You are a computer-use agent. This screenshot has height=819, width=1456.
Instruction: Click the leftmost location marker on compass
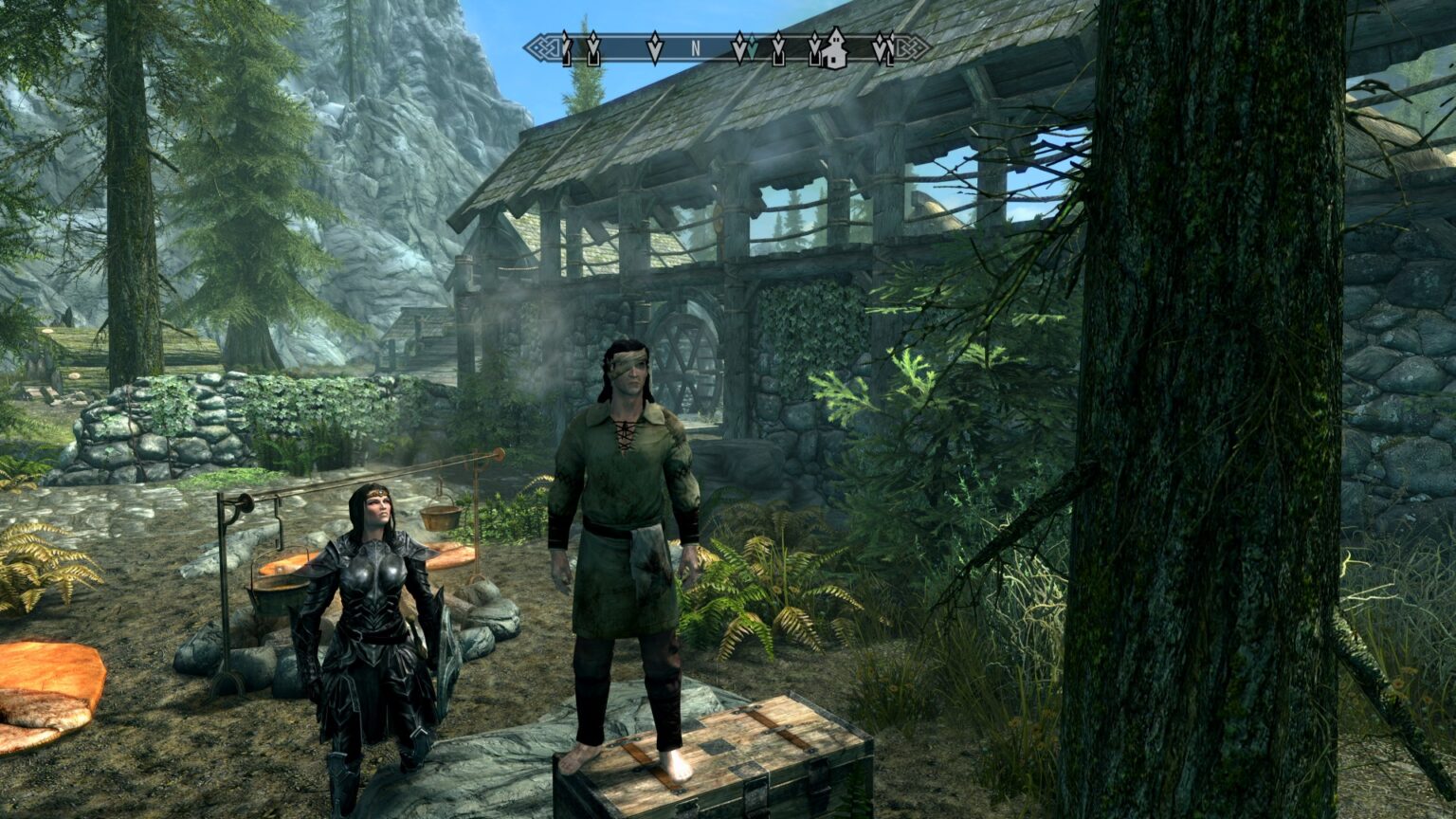pyautogui.click(x=564, y=49)
